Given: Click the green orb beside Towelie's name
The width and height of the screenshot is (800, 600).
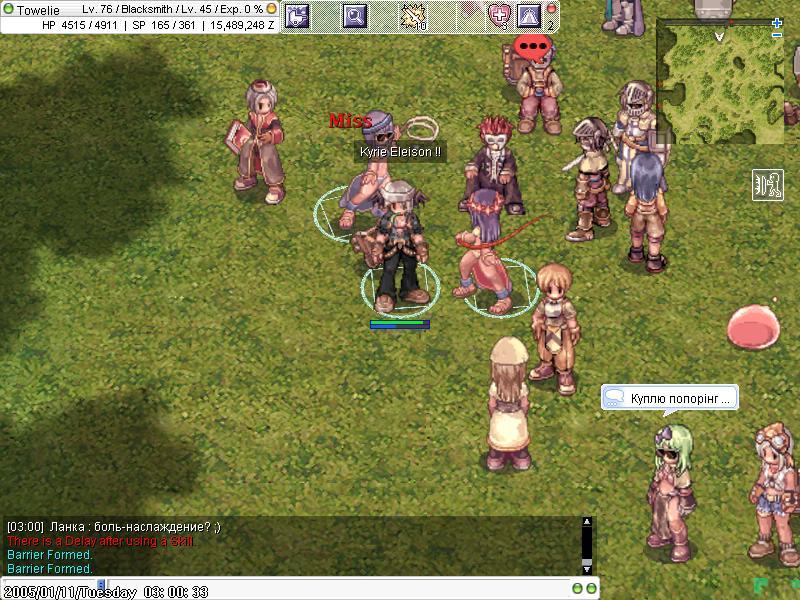Looking at the screenshot, I should [9, 9].
